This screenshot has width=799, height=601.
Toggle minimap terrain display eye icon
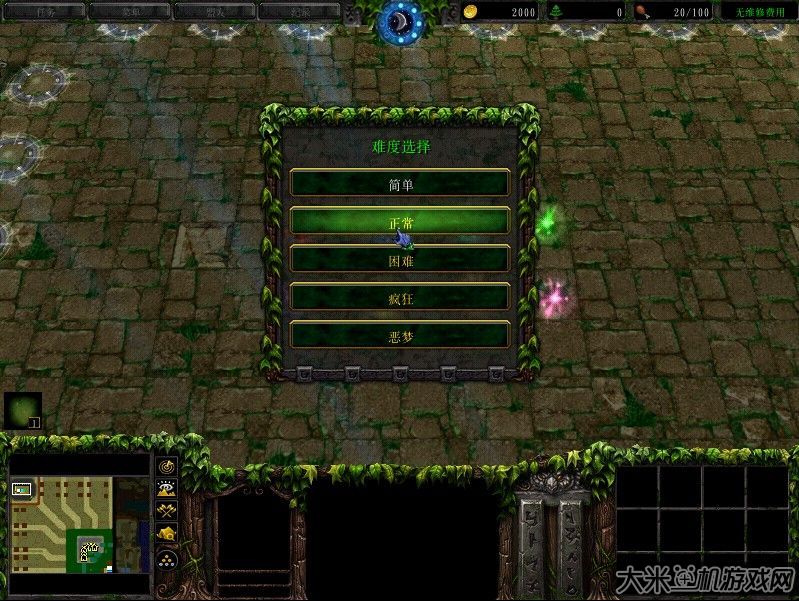[166, 489]
